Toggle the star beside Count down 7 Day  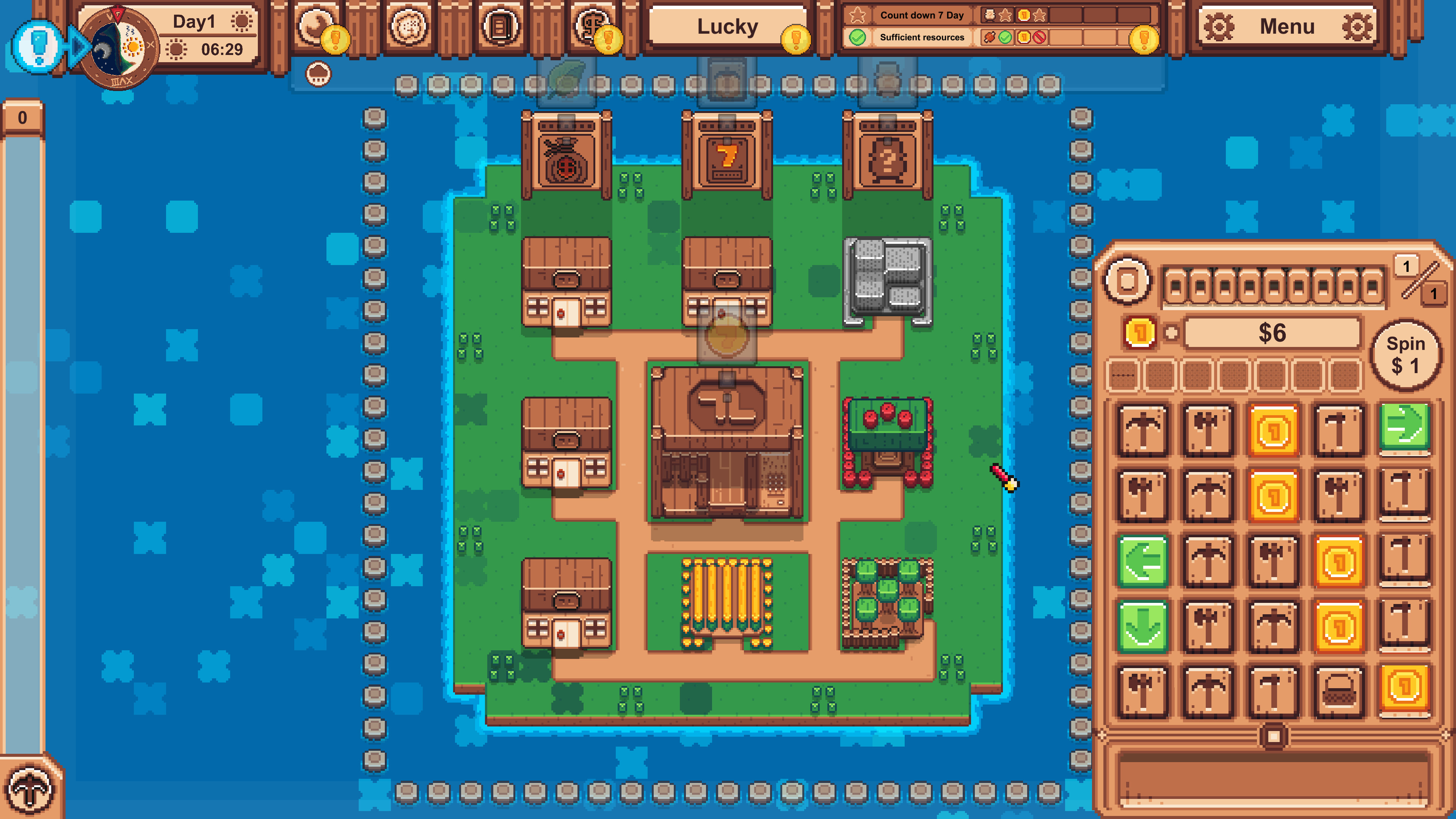pos(857,15)
